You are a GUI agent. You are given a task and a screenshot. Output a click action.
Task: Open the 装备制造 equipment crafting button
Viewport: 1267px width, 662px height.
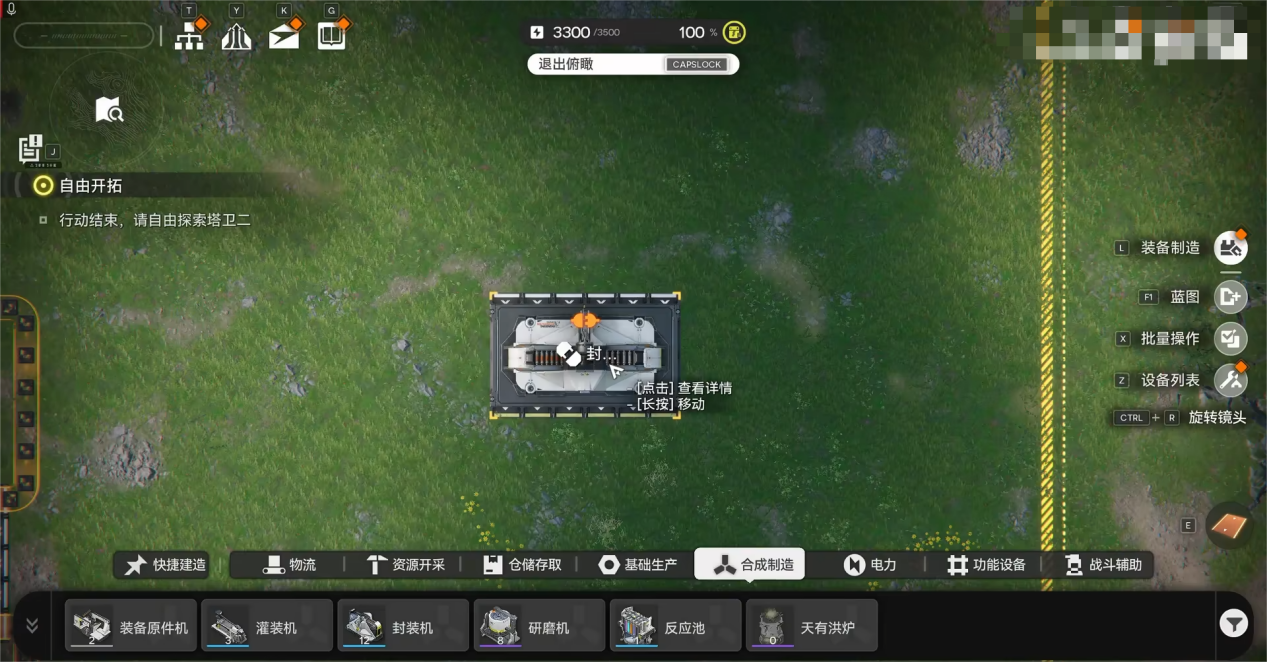coord(1230,248)
